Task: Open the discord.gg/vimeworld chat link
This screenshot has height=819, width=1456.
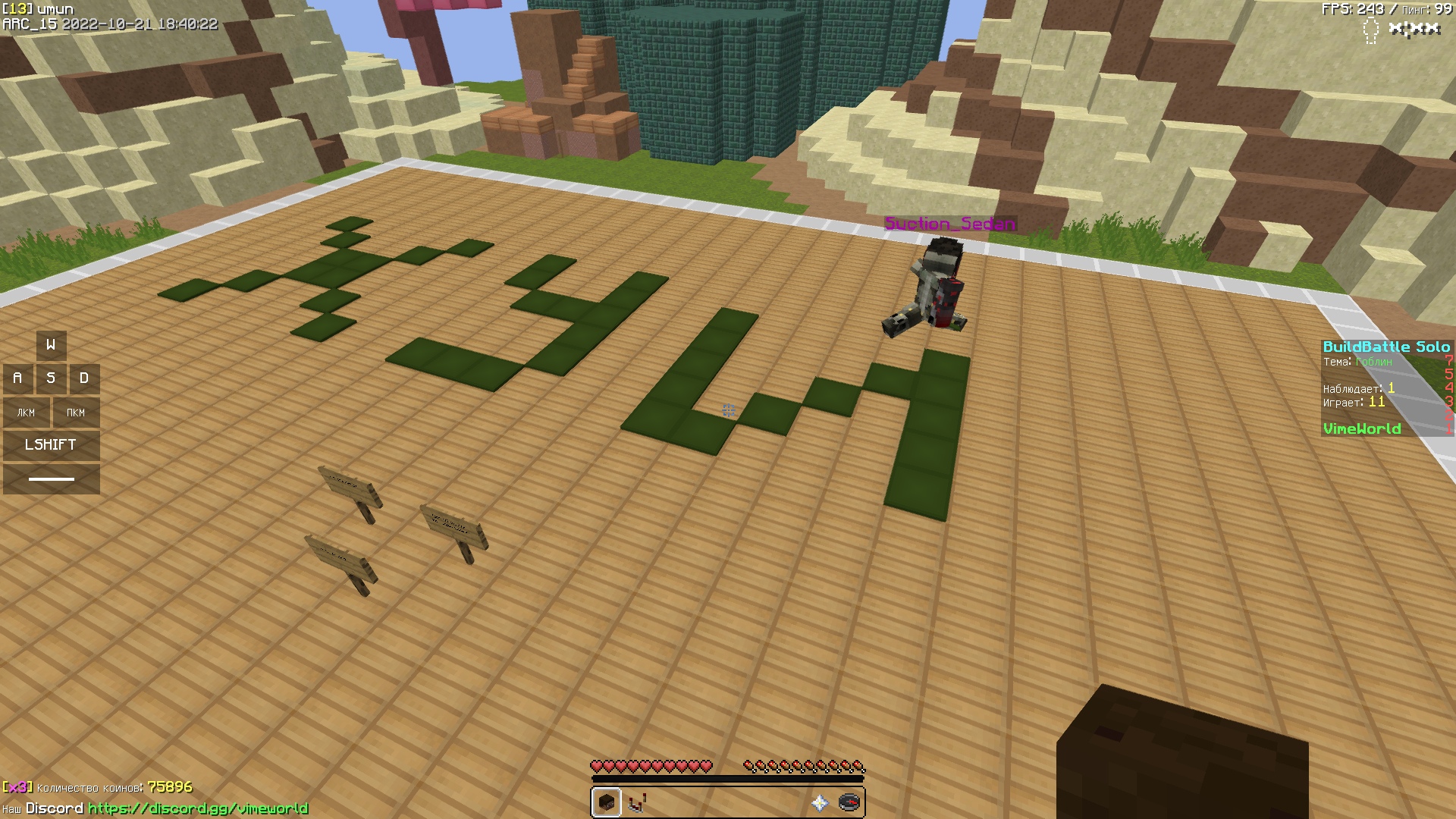Action: [198, 808]
